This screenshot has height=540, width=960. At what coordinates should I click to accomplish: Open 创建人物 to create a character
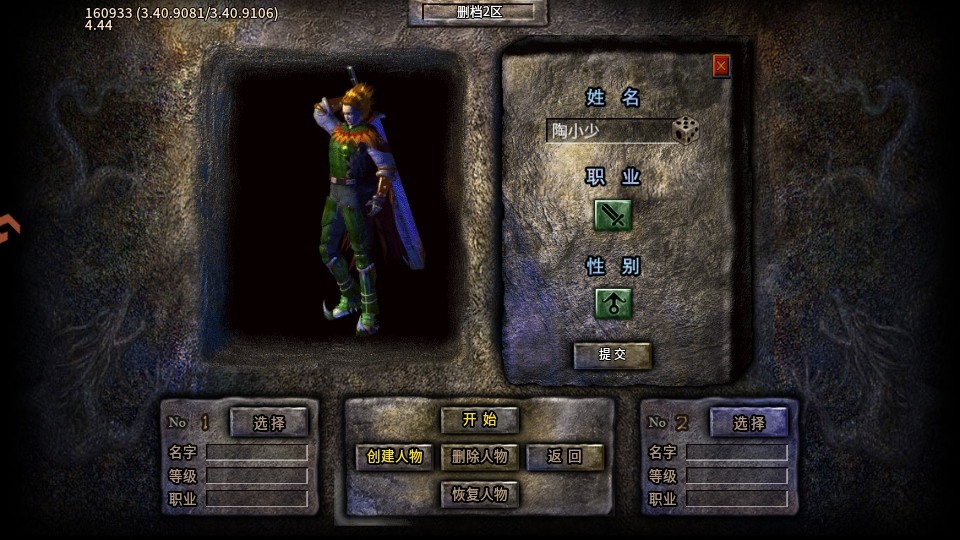395,457
